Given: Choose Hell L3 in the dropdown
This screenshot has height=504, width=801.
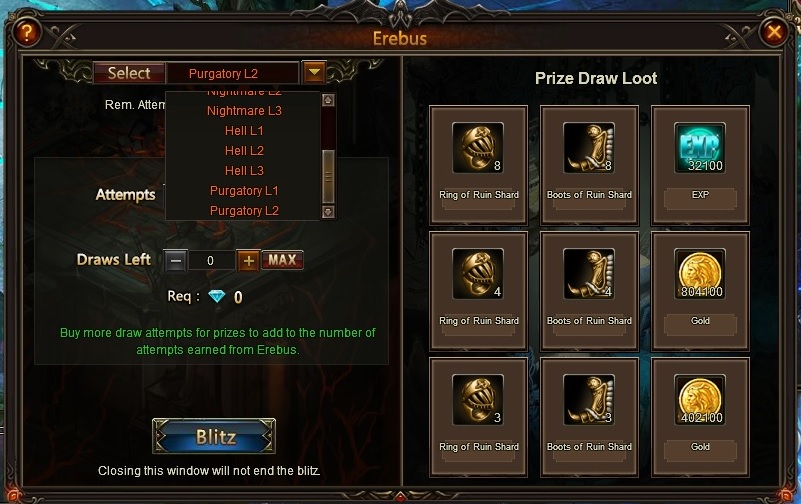Looking at the screenshot, I should tap(244, 171).
